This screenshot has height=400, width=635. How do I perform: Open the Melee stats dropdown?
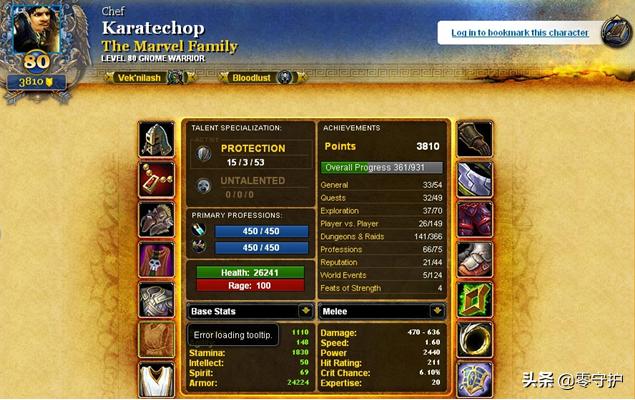pos(384,311)
